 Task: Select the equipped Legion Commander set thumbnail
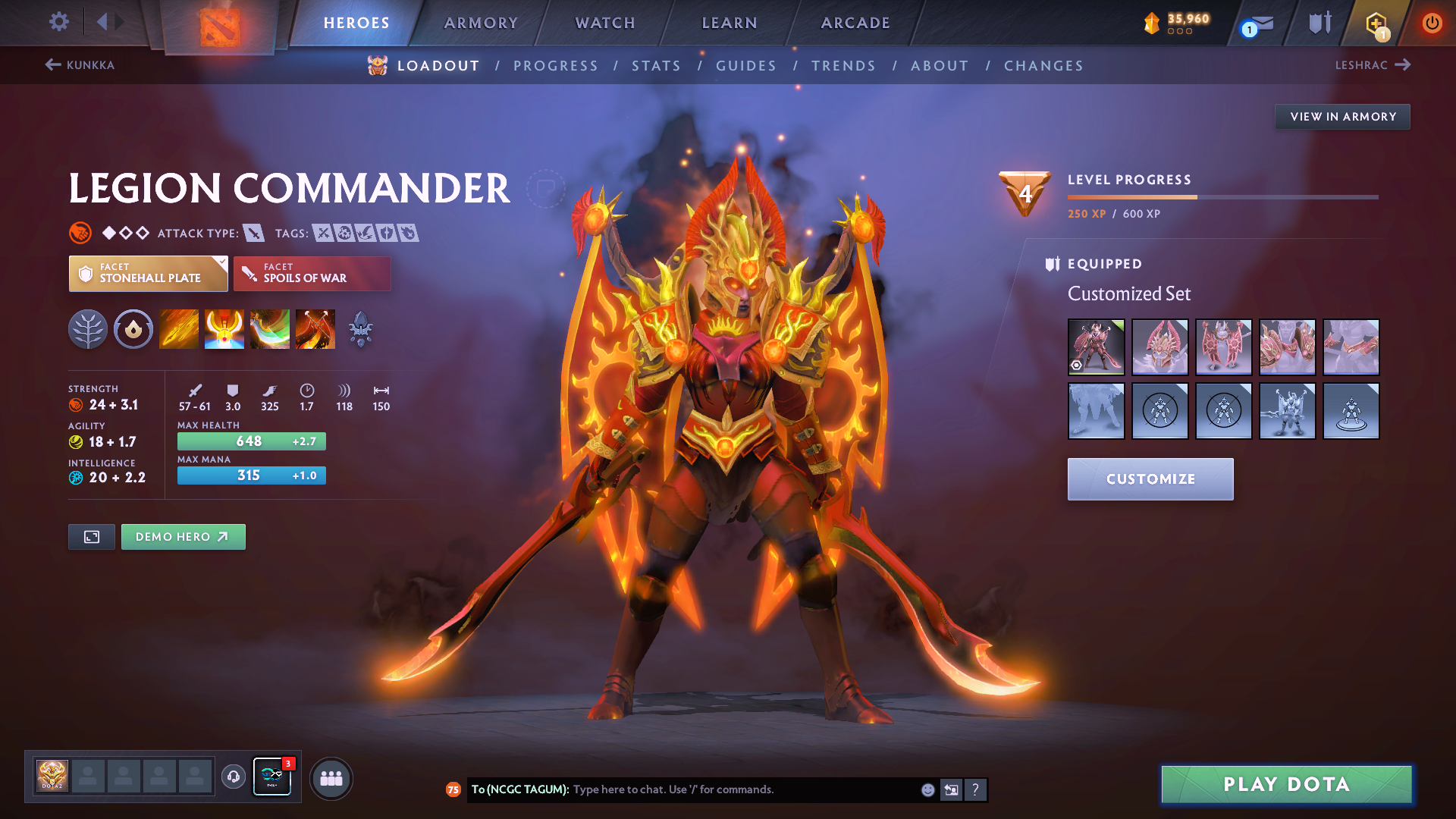coord(1096,347)
